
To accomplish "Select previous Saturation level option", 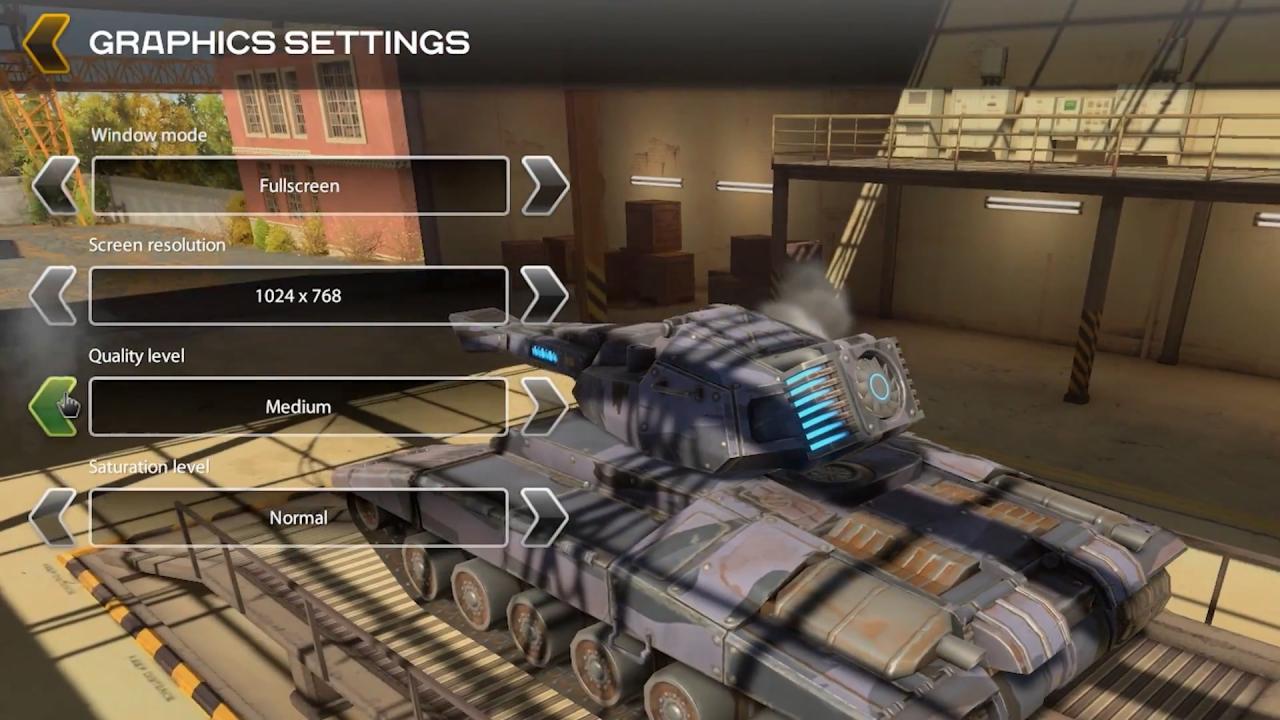I will (54, 517).
